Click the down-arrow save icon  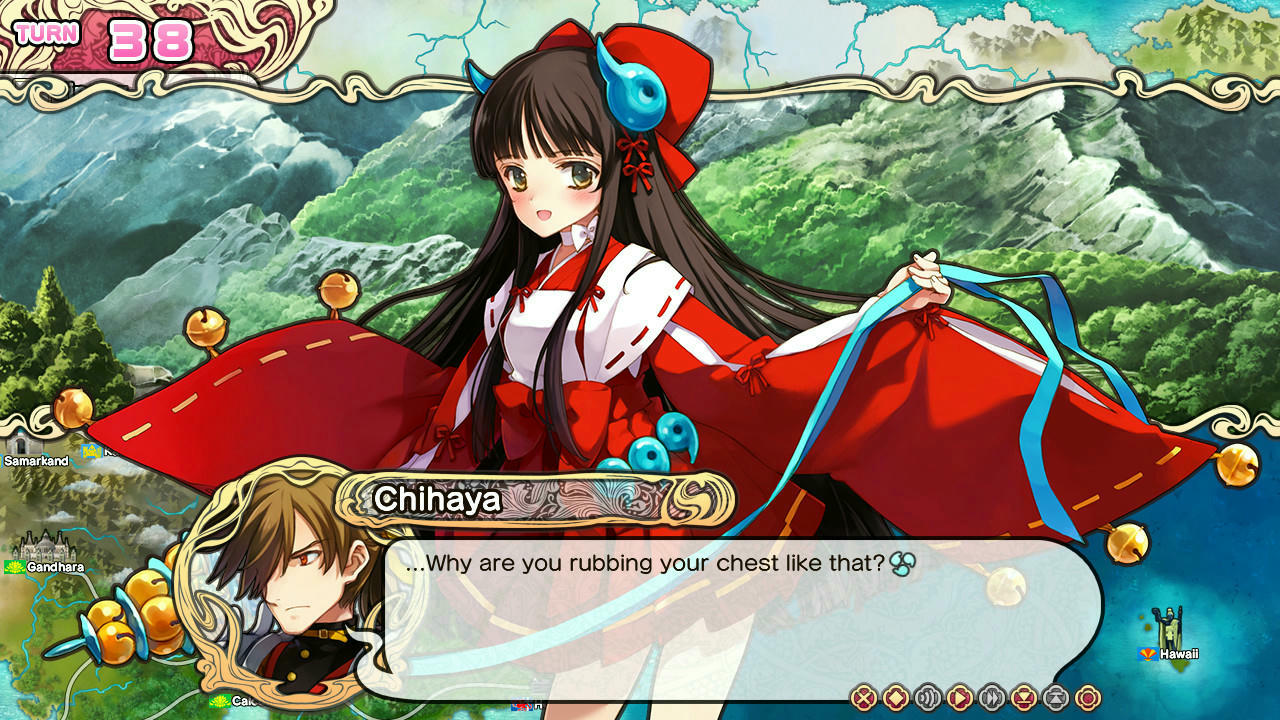pyautogui.click(x=1024, y=698)
